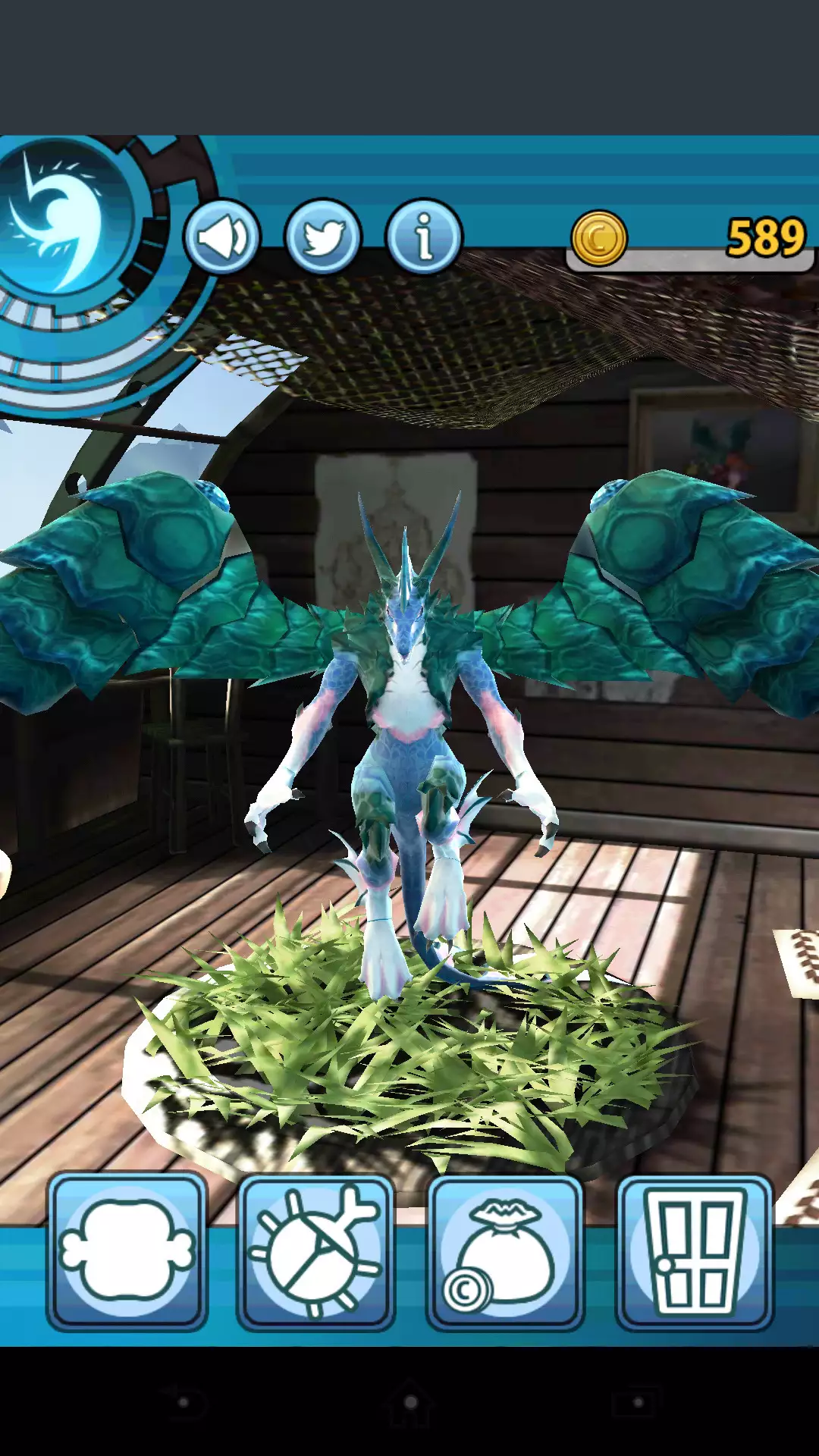Open the Twitter share button
The image size is (819, 1456).
pyautogui.click(x=323, y=237)
